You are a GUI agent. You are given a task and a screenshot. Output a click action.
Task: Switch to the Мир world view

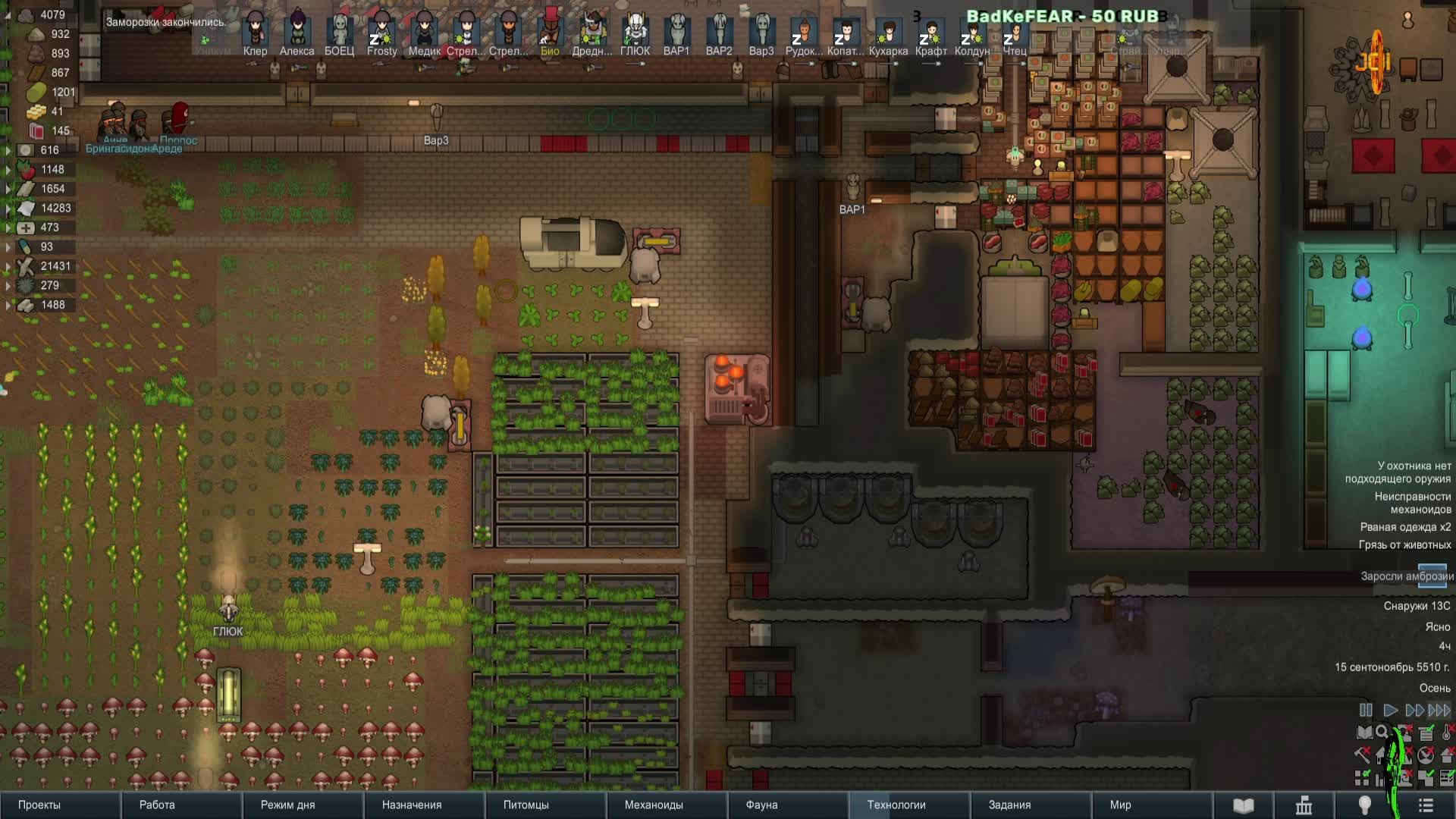[1120, 805]
